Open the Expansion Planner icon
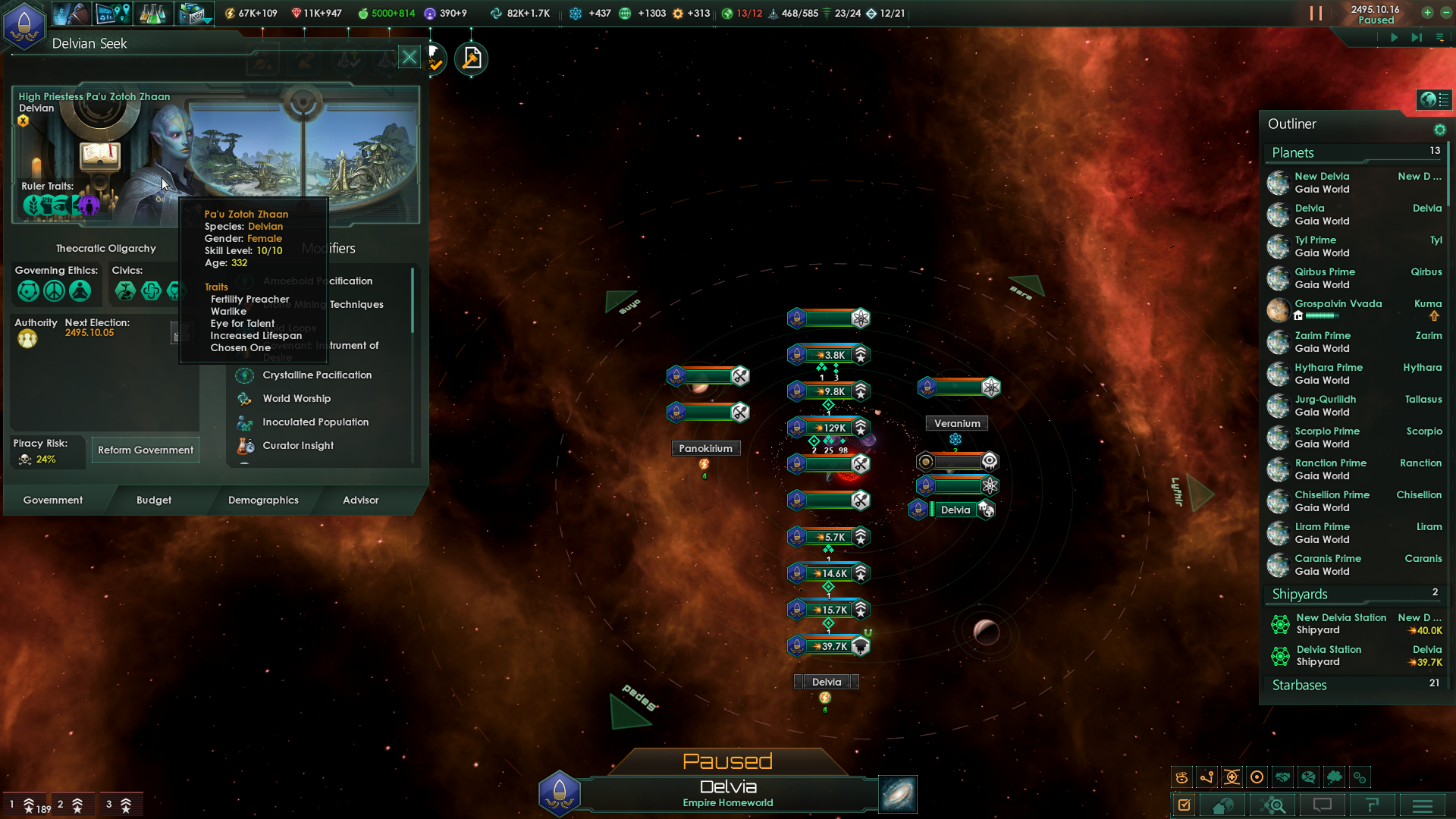The image size is (1456, 819). [190, 14]
